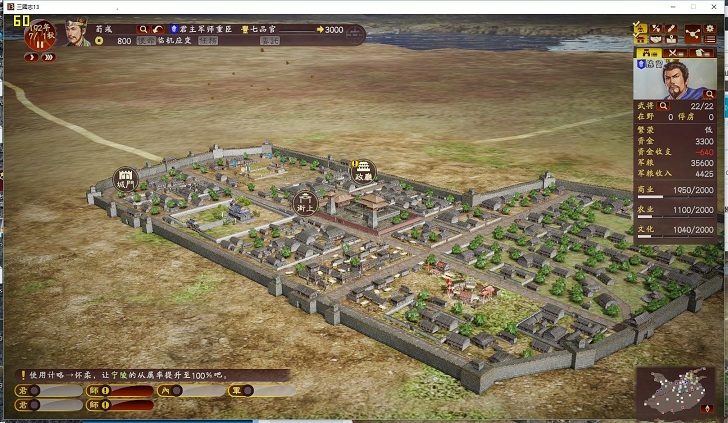
Task: Click the normal speed single-arrow button
Action: click(31, 57)
